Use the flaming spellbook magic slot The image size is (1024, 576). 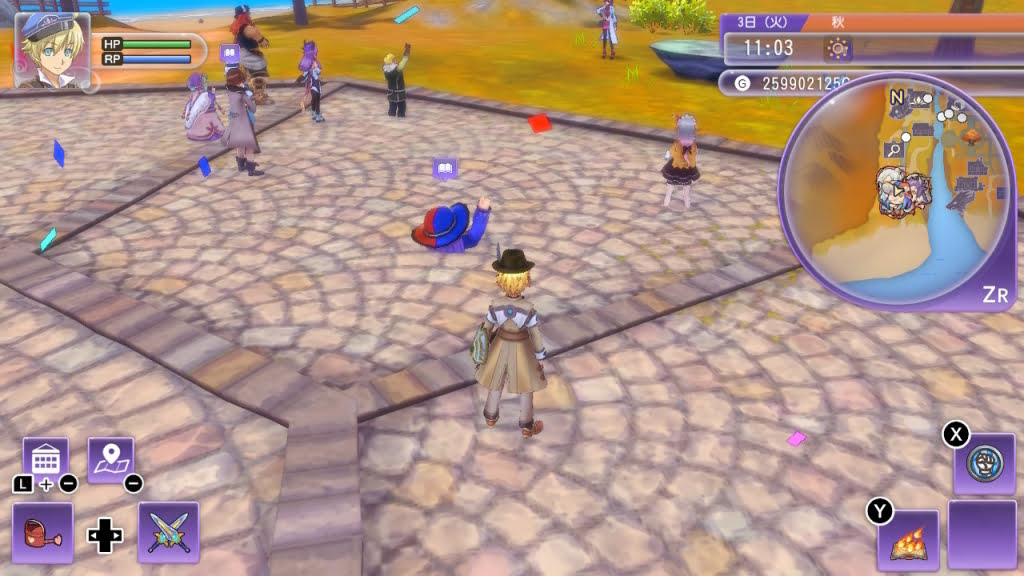(908, 541)
